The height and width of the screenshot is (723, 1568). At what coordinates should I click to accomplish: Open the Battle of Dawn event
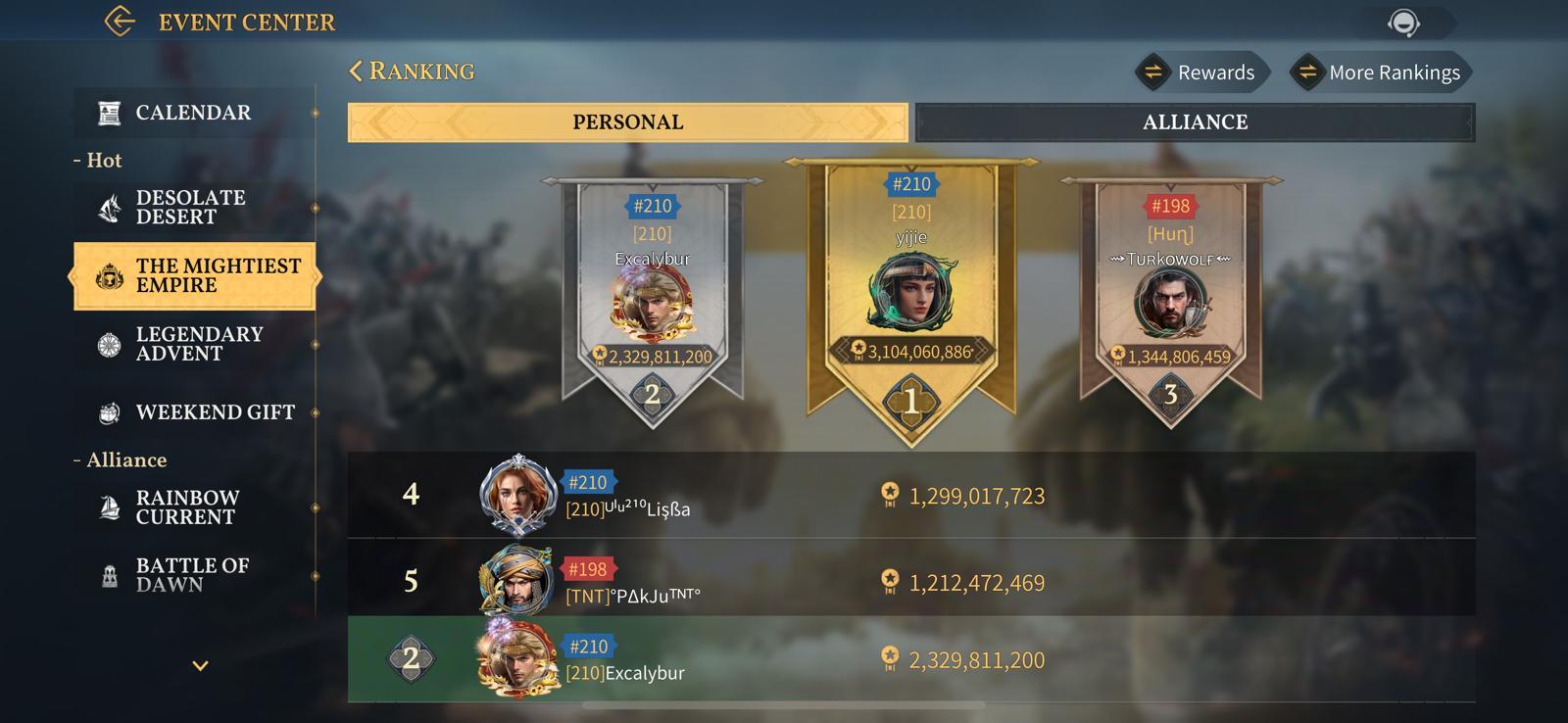coord(194,575)
